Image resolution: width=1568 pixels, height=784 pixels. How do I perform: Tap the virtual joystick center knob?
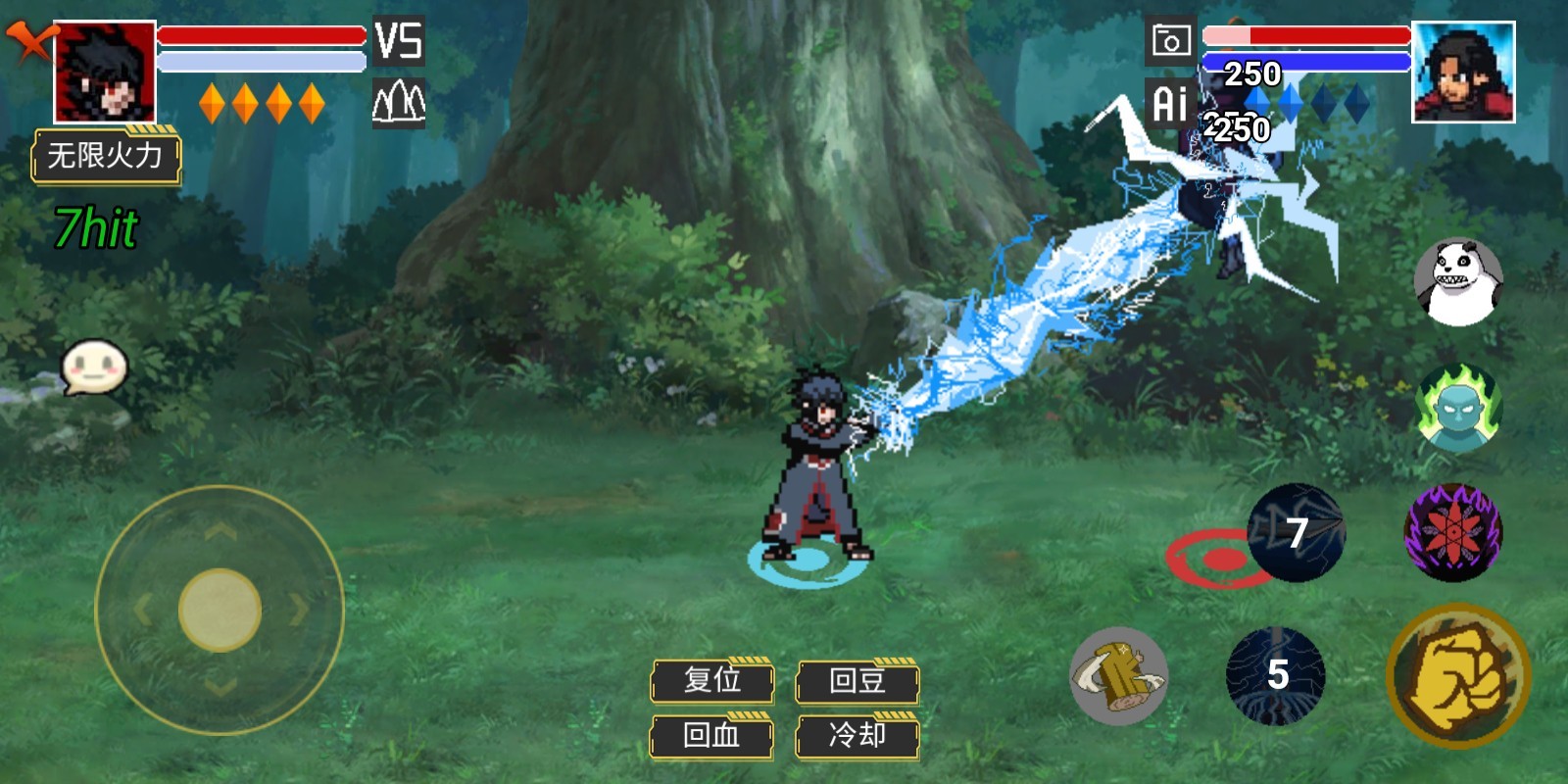[220, 610]
